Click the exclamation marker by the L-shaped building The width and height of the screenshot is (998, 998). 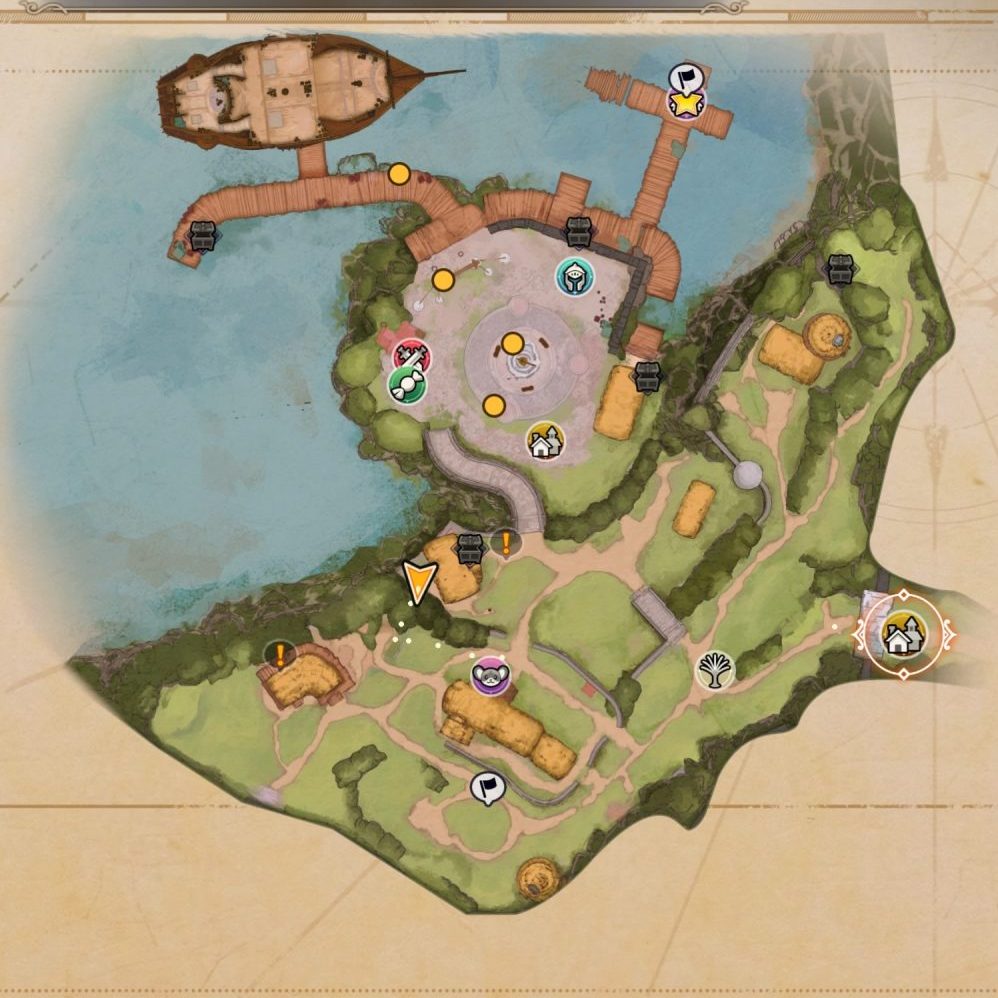click(x=281, y=656)
